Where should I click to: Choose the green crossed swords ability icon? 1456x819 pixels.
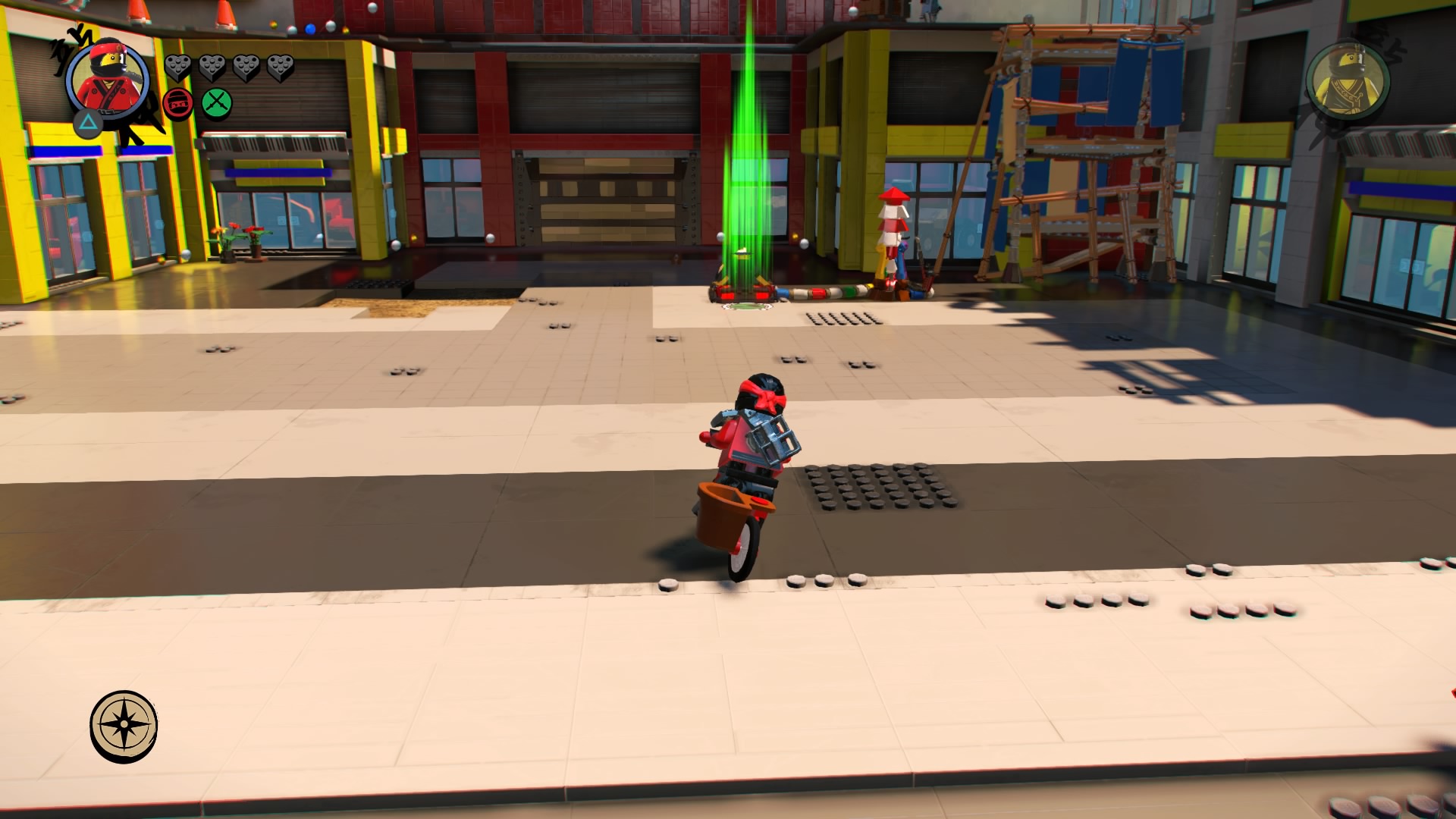tap(217, 102)
